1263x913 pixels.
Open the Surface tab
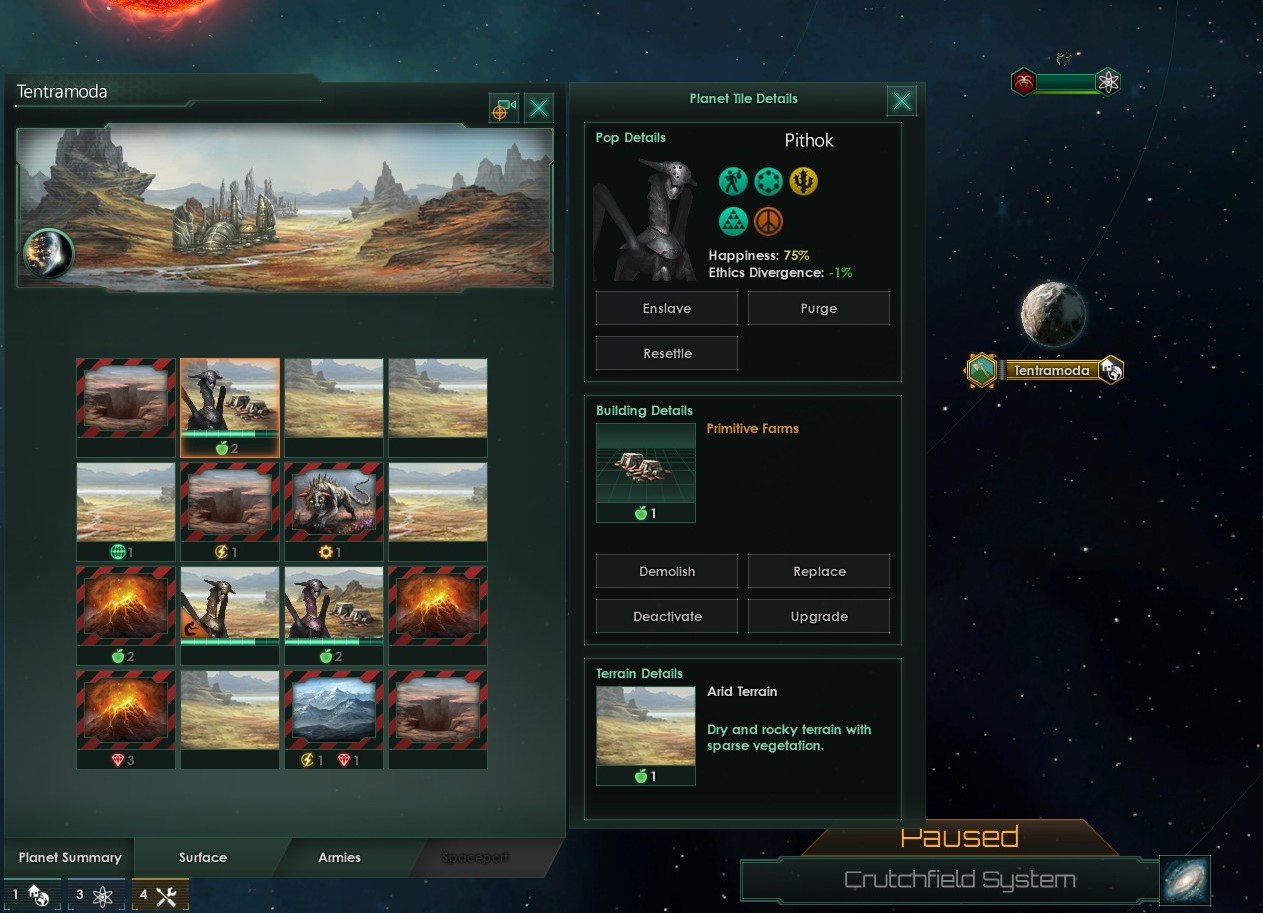(x=203, y=857)
